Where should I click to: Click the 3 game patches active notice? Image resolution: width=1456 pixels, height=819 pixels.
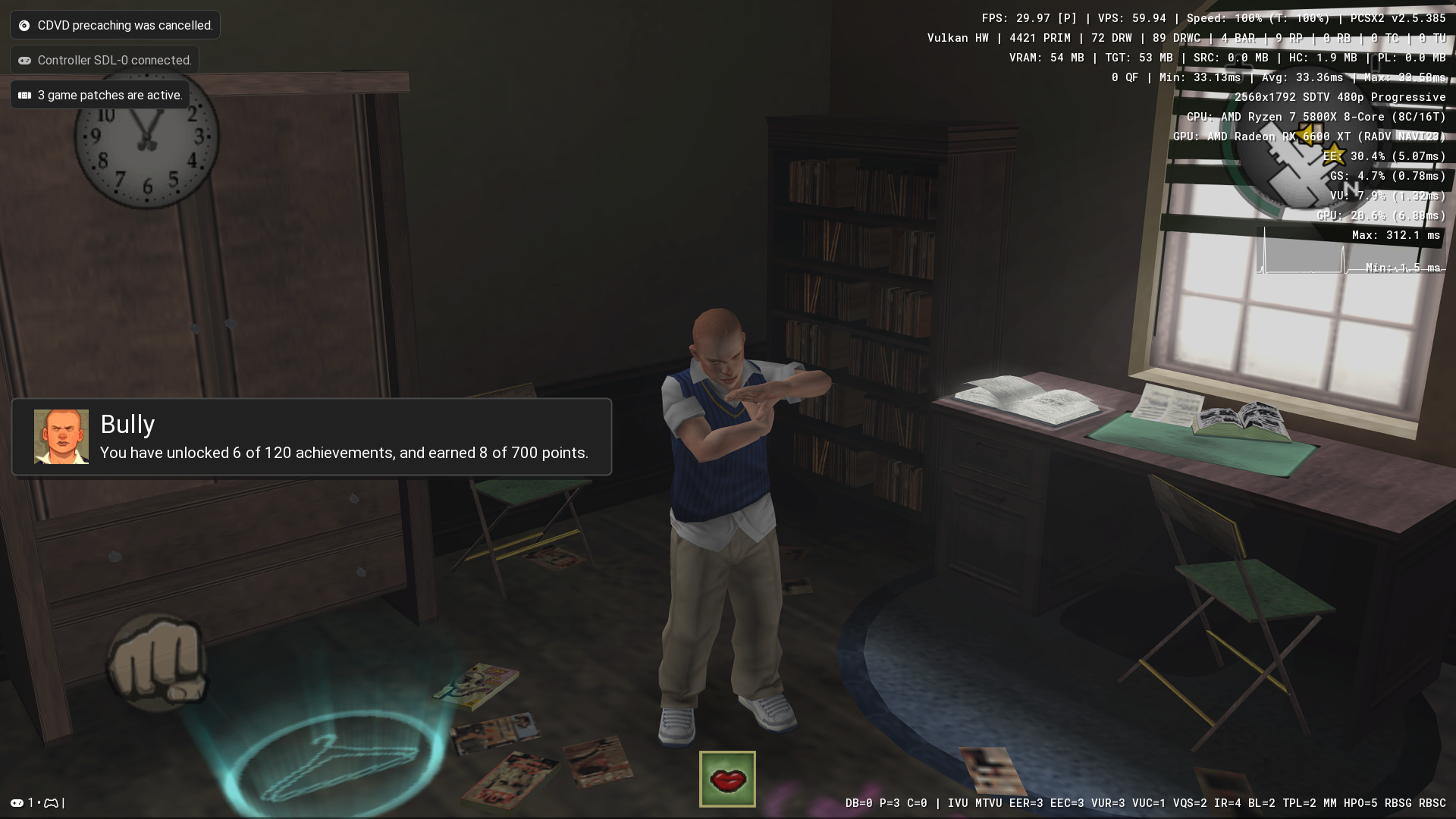100,95
